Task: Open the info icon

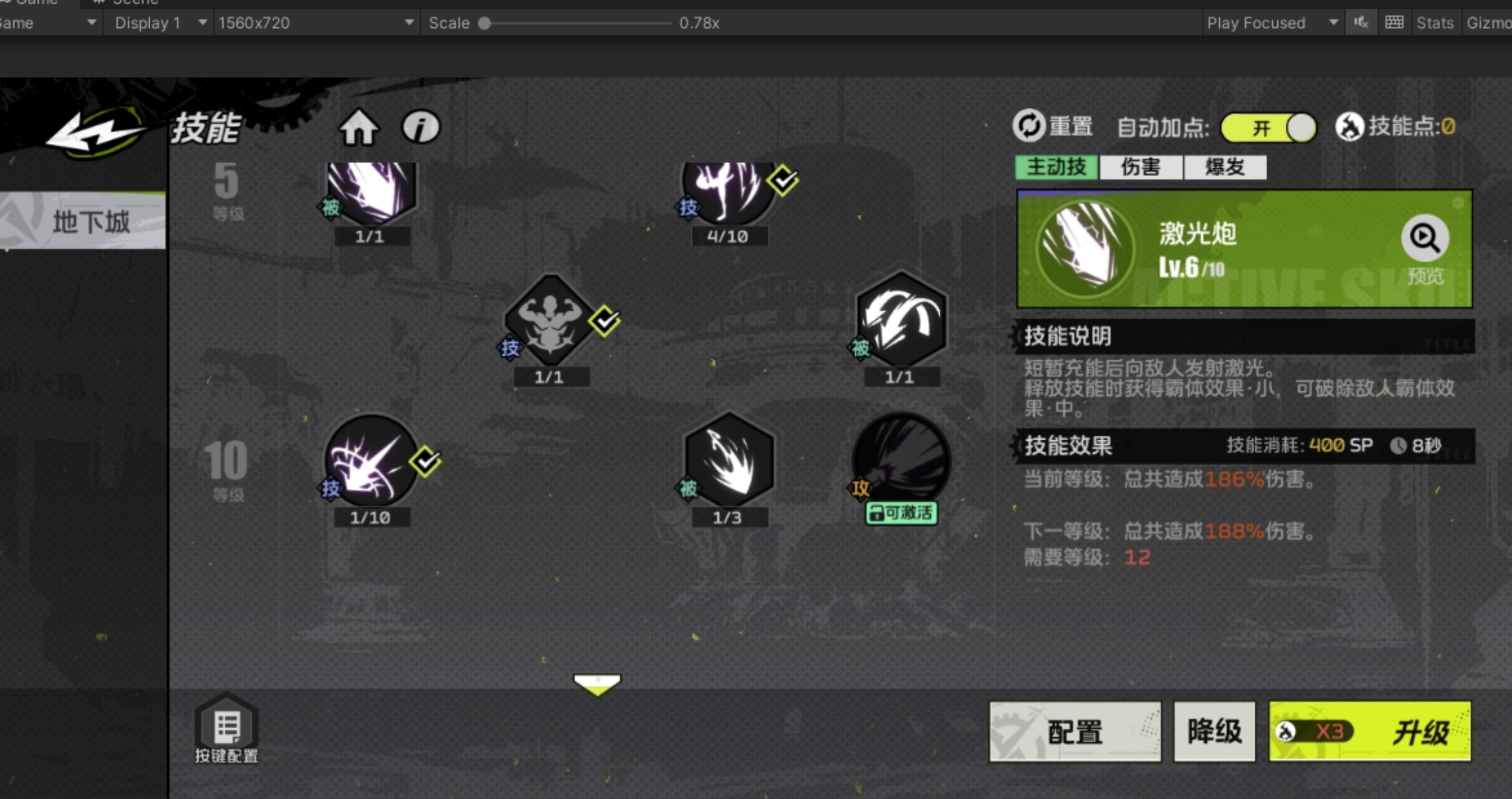Action: 420,126
